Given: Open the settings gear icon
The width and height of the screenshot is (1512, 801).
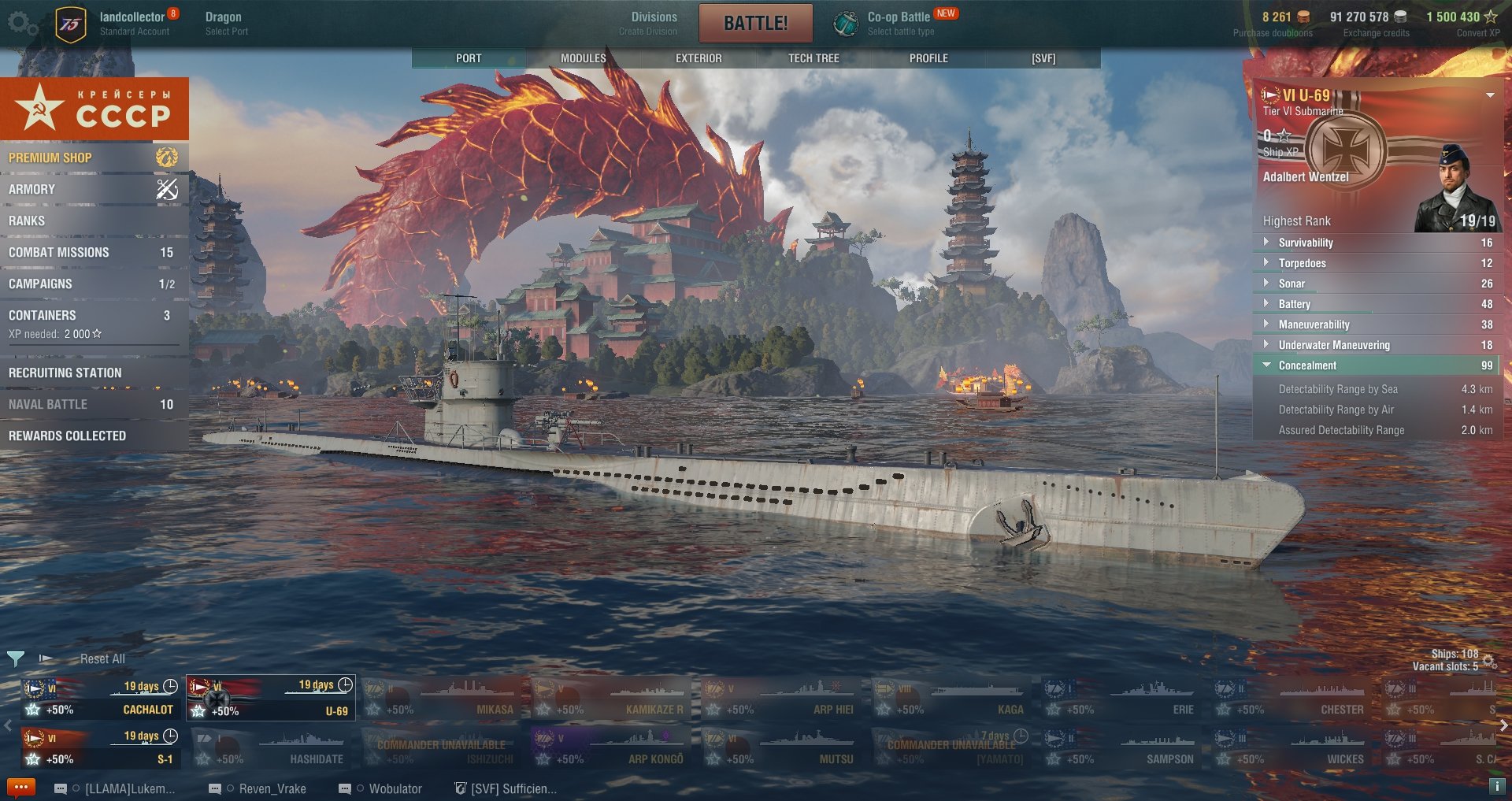Looking at the screenshot, I should coord(21,23).
